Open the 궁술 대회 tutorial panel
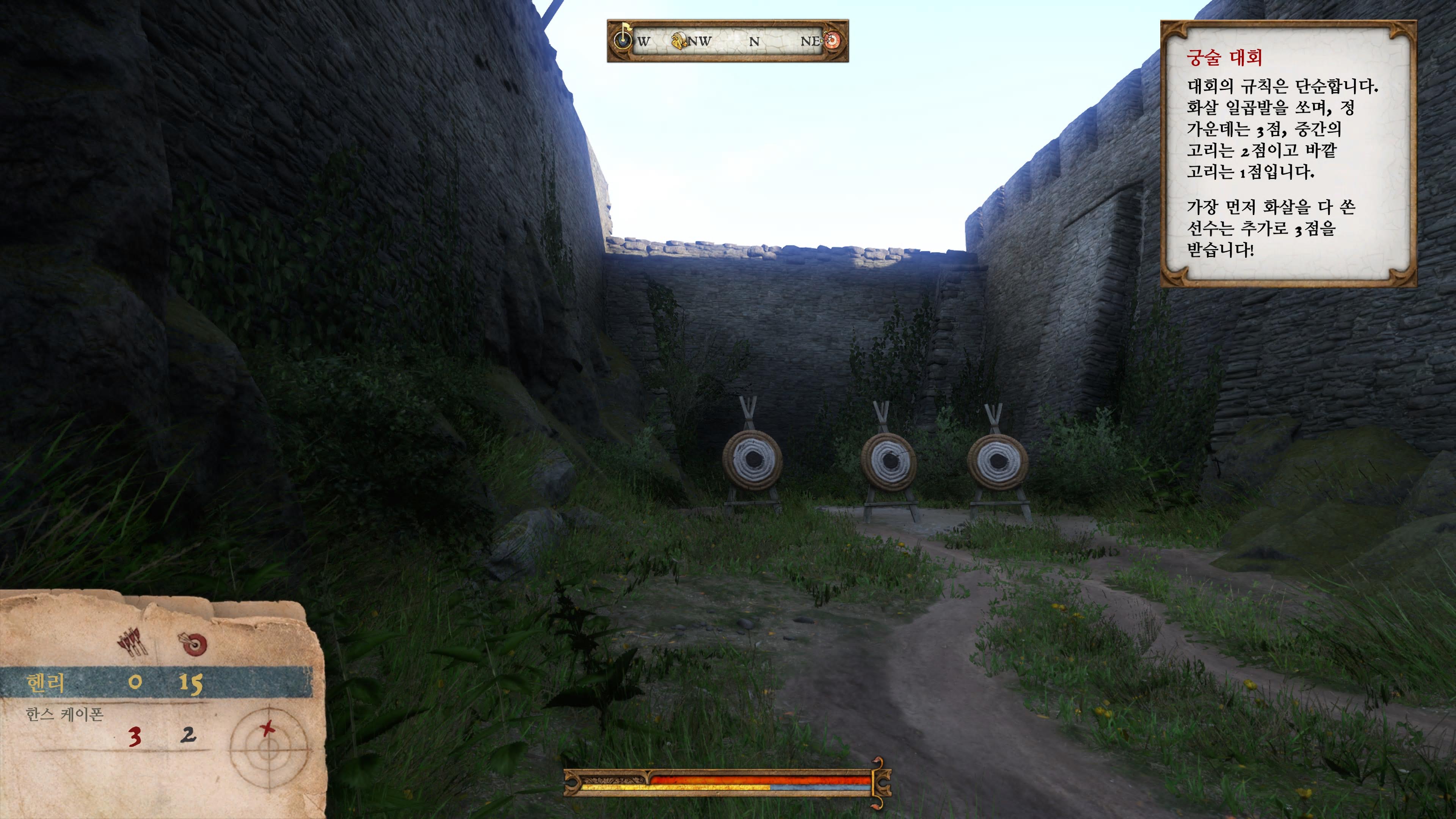 [1288, 154]
